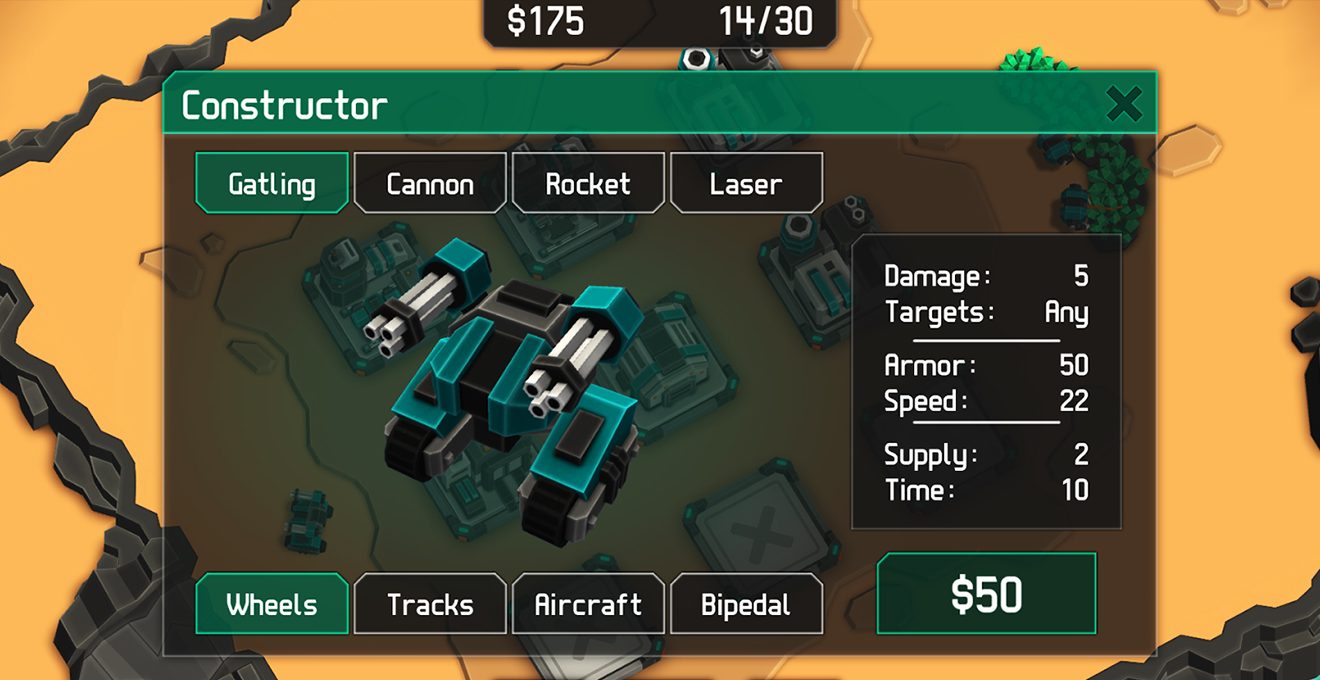Screen dimensions: 1320x680
Task: Choose the Cannon weapon type
Action: 430,183
